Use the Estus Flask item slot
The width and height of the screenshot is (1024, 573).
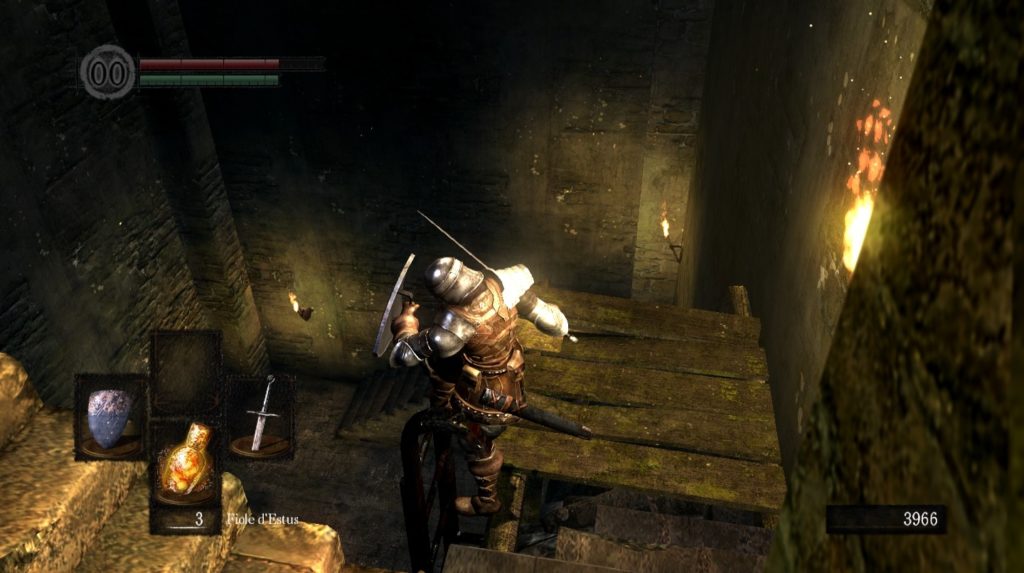tap(186, 464)
